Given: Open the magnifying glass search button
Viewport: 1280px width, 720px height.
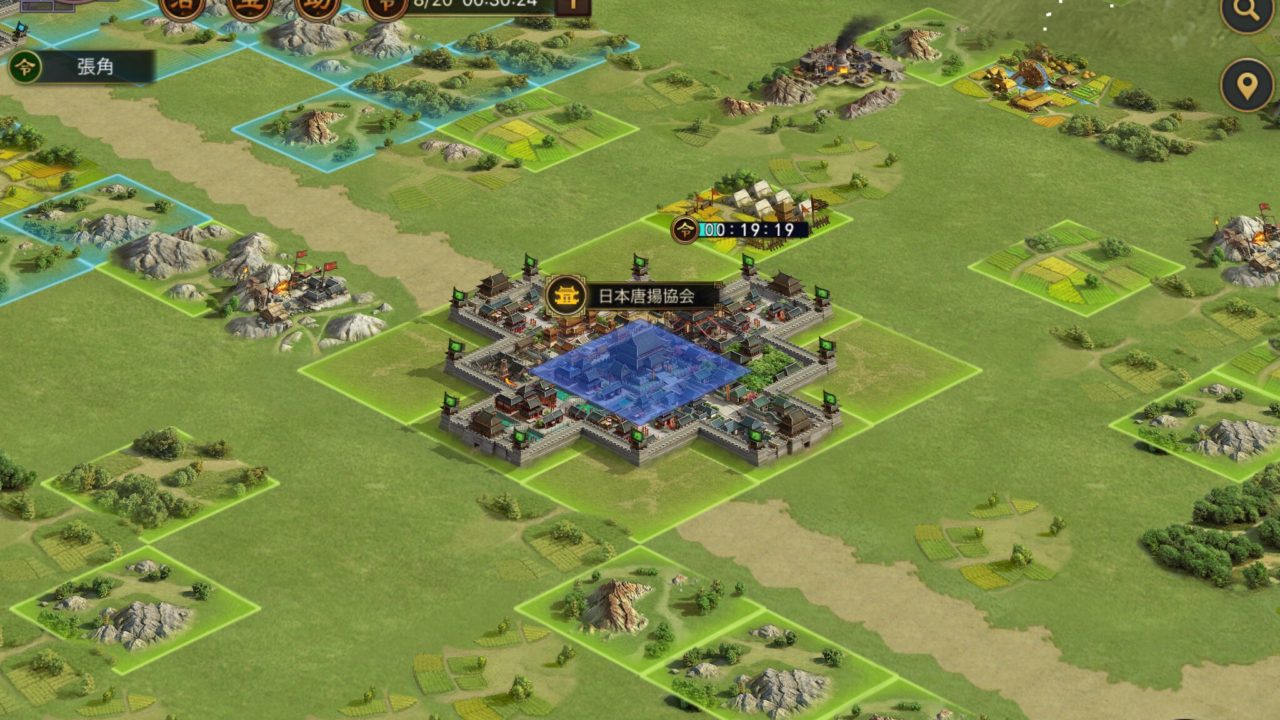Looking at the screenshot, I should (x=1246, y=13).
